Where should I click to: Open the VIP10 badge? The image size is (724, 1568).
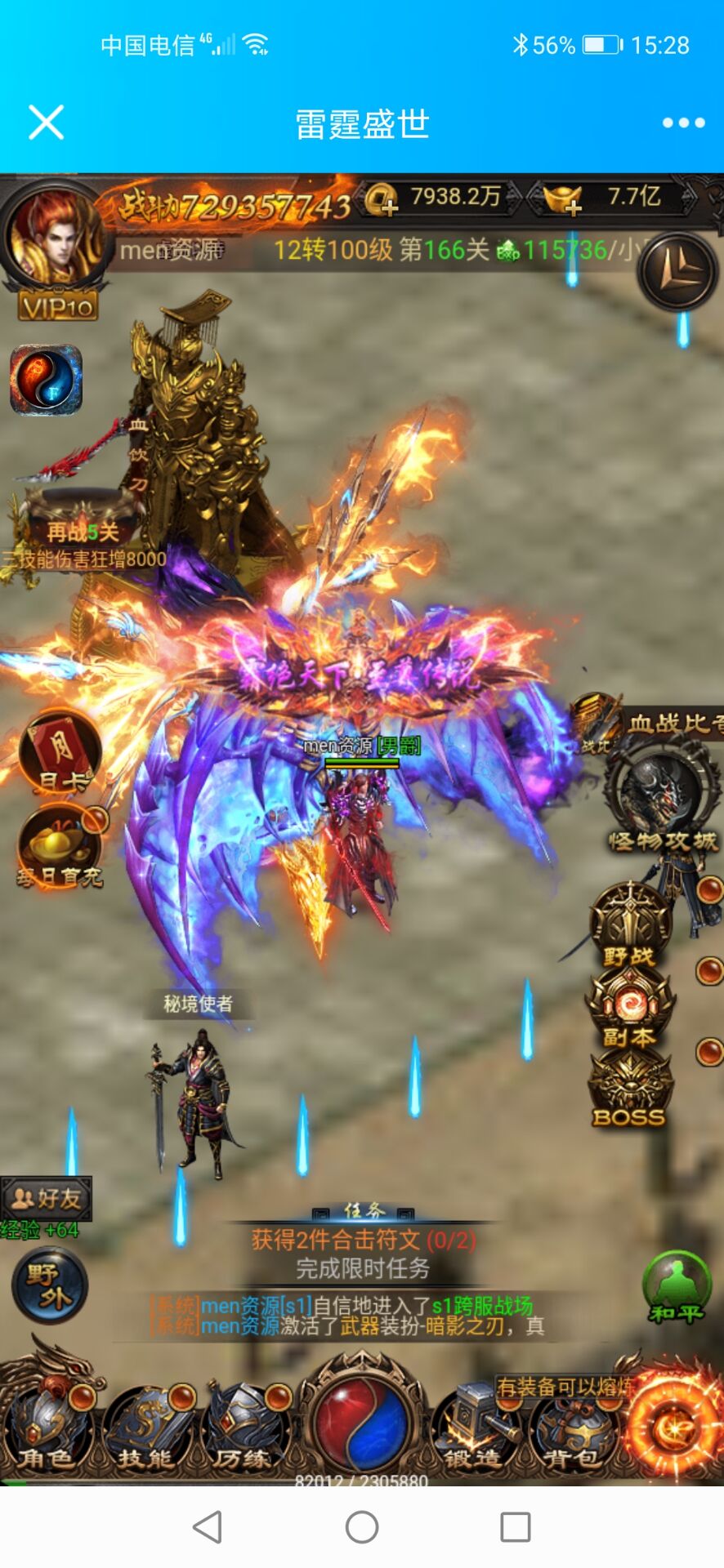point(58,307)
